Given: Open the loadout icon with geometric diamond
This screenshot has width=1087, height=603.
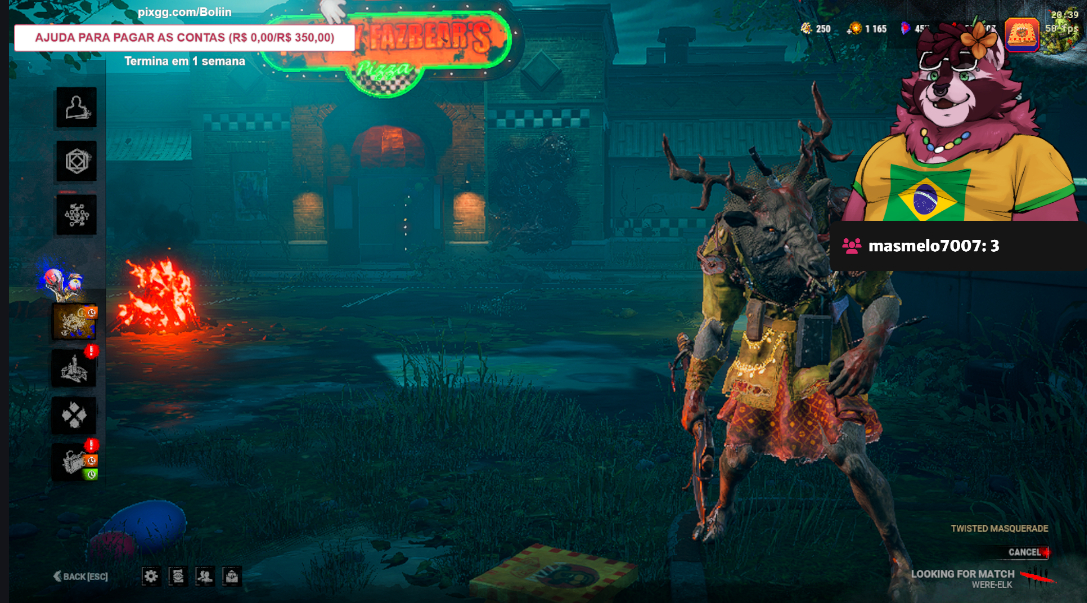Looking at the screenshot, I should (76, 160).
